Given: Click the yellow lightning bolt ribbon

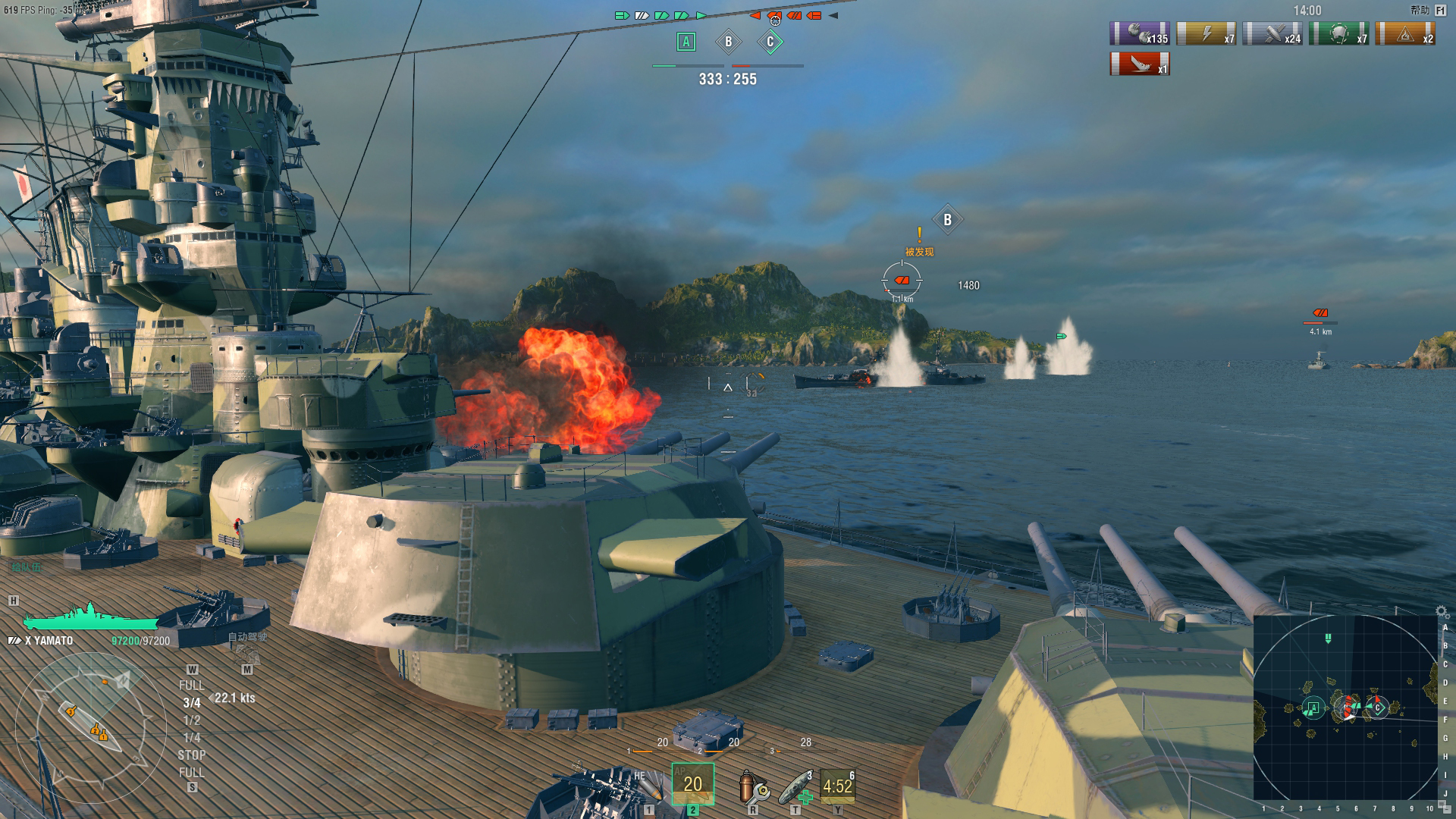Looking at the screenshot, I should (x=1206, y=34).
